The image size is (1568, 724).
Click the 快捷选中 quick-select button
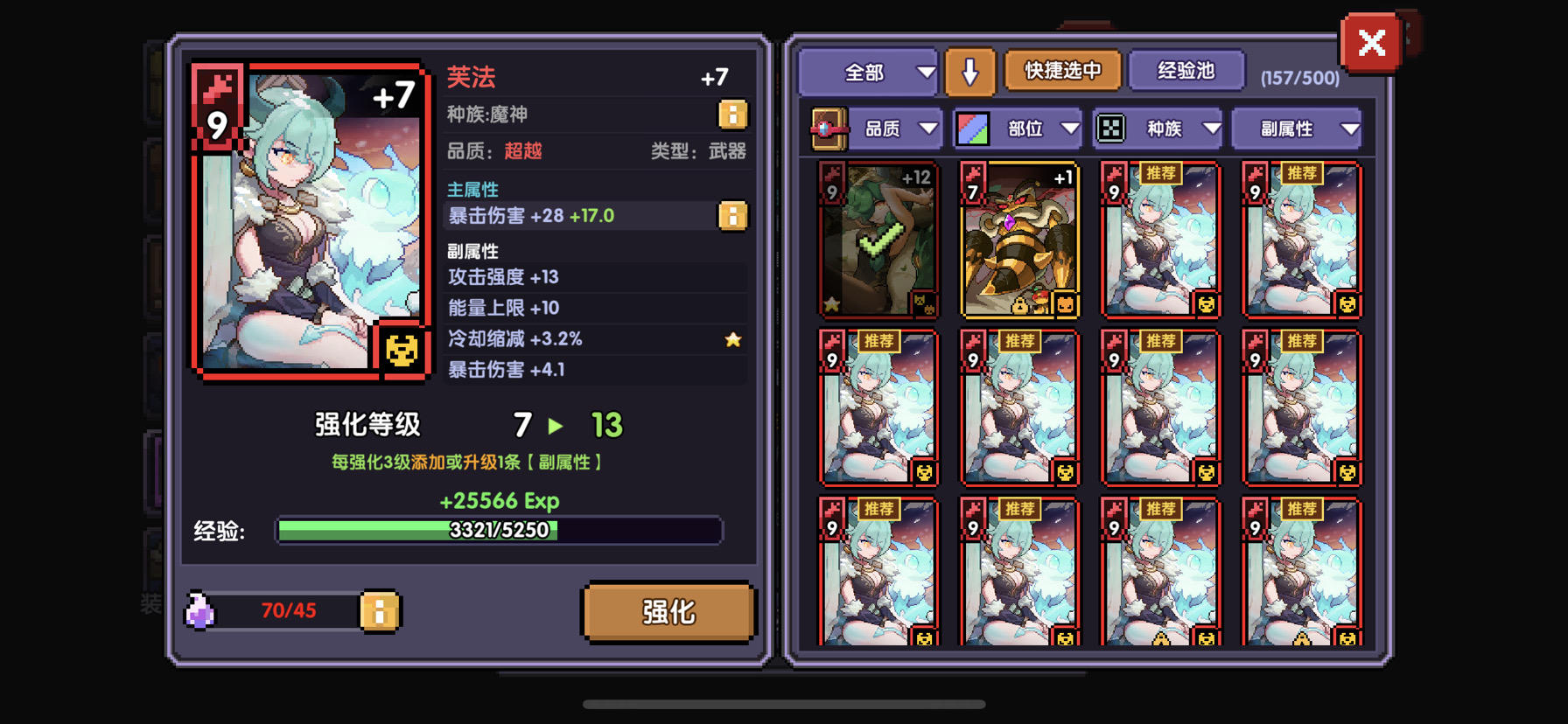click(x=1061, y=71)
